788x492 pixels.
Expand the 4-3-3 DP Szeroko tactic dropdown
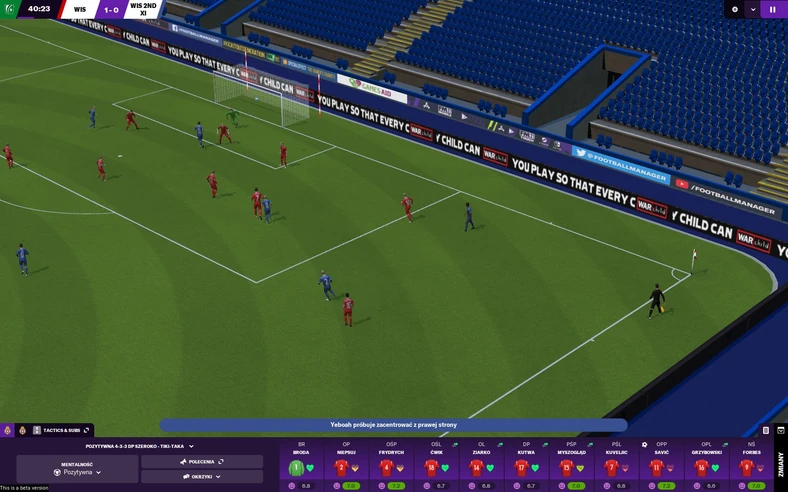click(x=139, y=446)
